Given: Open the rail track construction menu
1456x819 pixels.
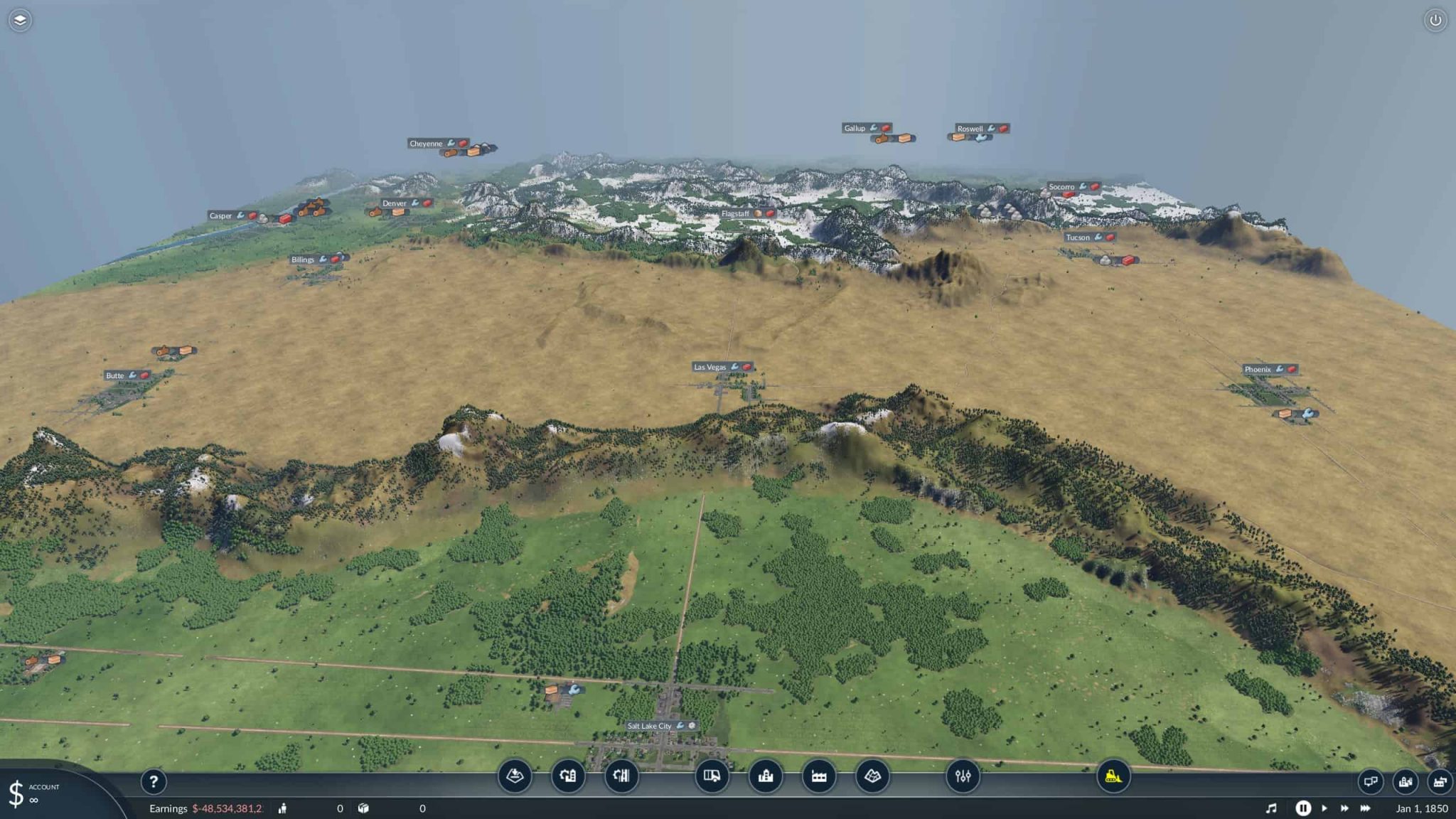Looking at the screenshot, I should tap(621, 777).
